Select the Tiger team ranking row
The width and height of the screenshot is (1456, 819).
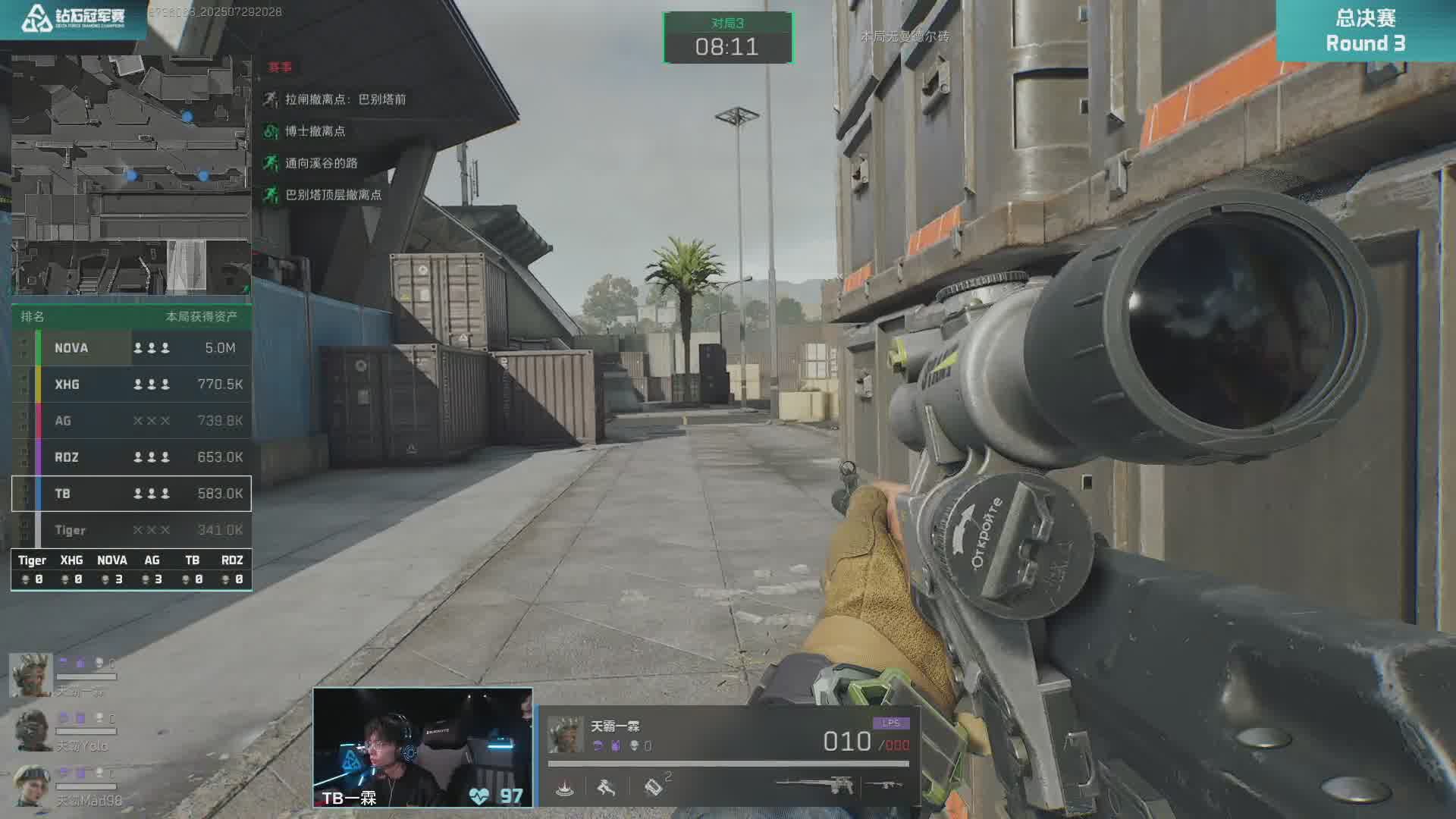click(x=131, y=530)
